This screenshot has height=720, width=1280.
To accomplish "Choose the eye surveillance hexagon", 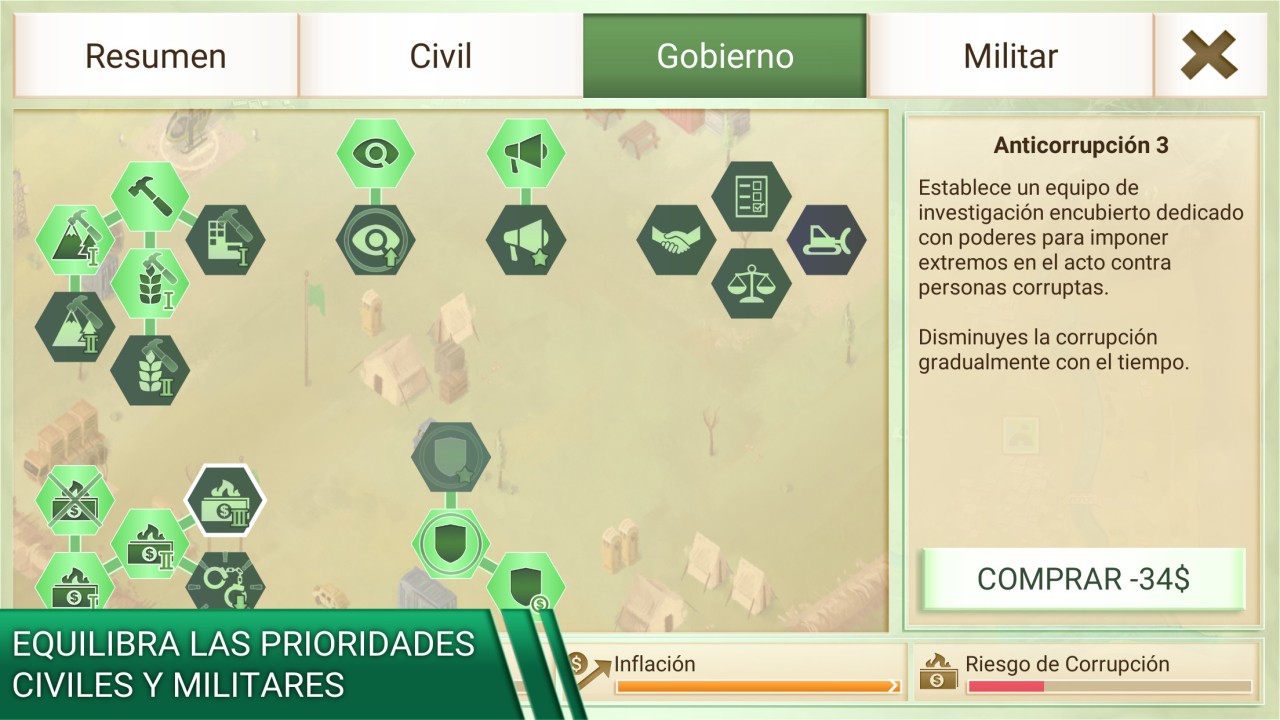I will pos(375,153).
